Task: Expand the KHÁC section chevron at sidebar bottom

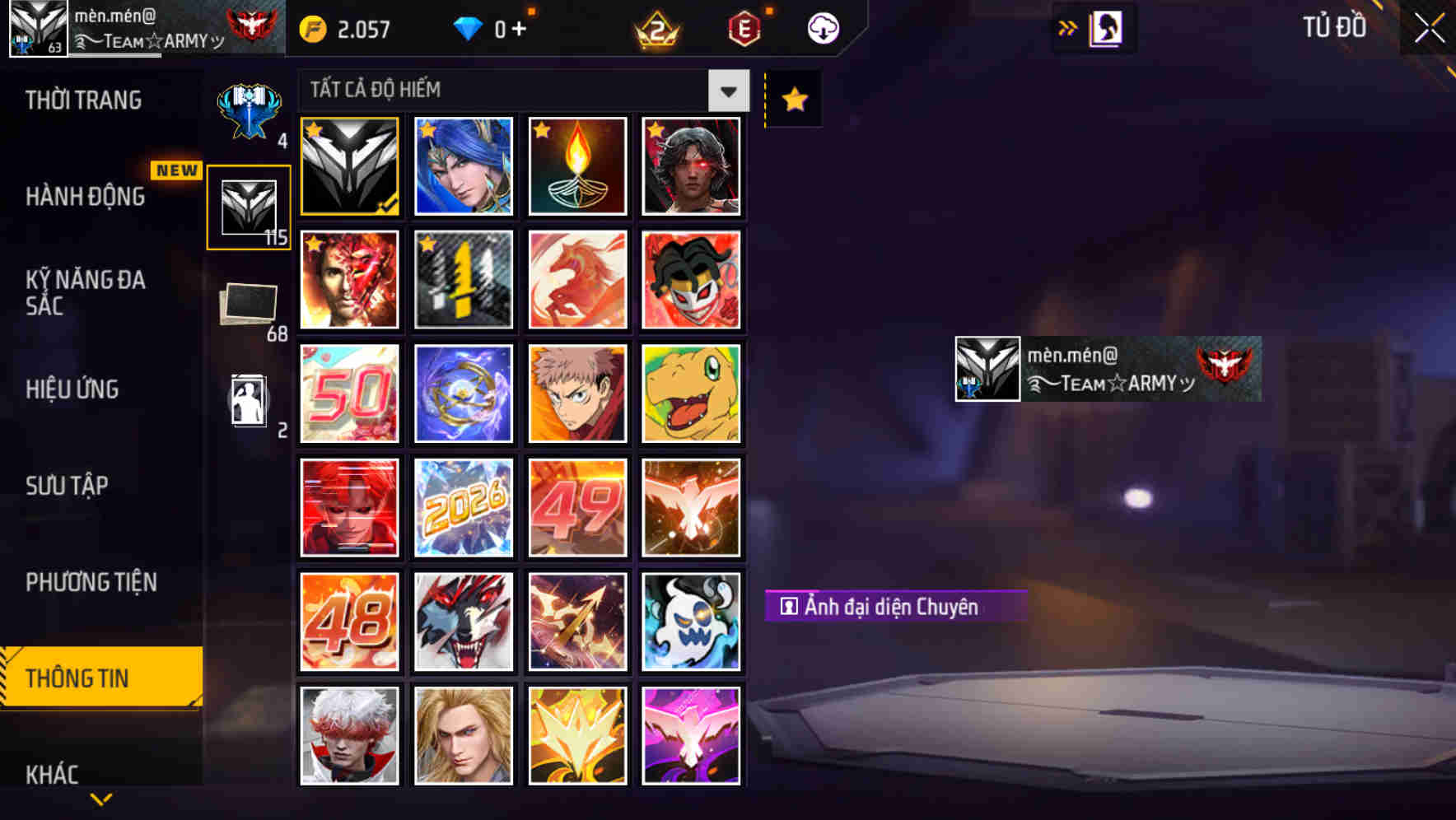Action: [x=101, y=797]
